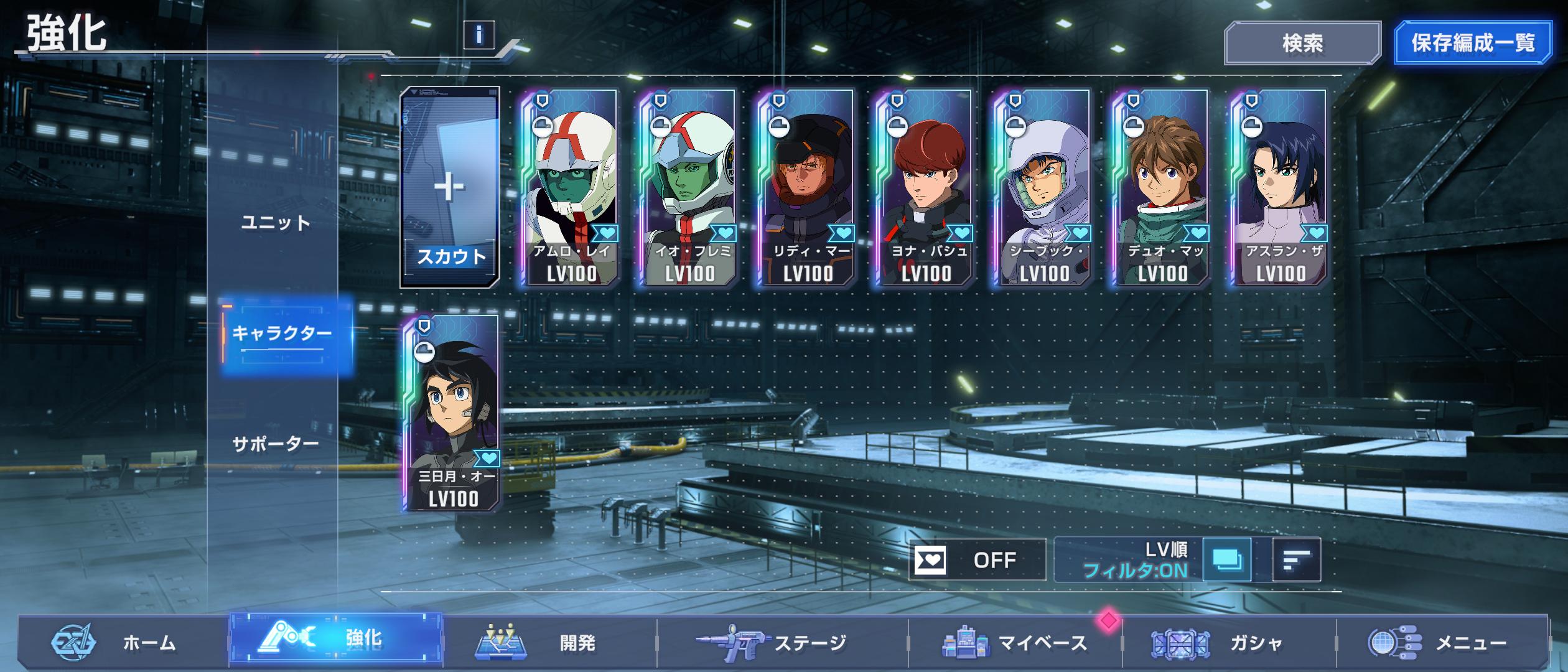
Task: Select the アスラン・ザ character card
Action: pyautogui.click(x=1279, y=187)
